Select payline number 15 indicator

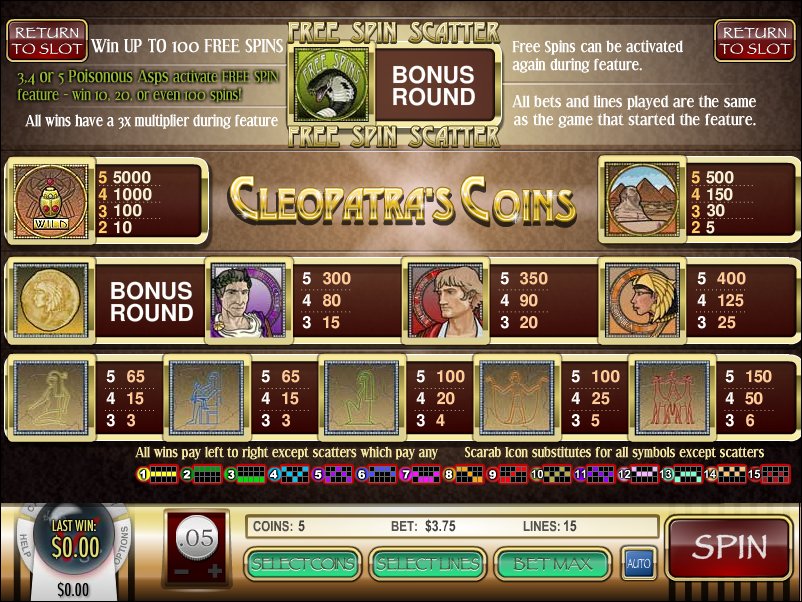(x=755, y=475)
